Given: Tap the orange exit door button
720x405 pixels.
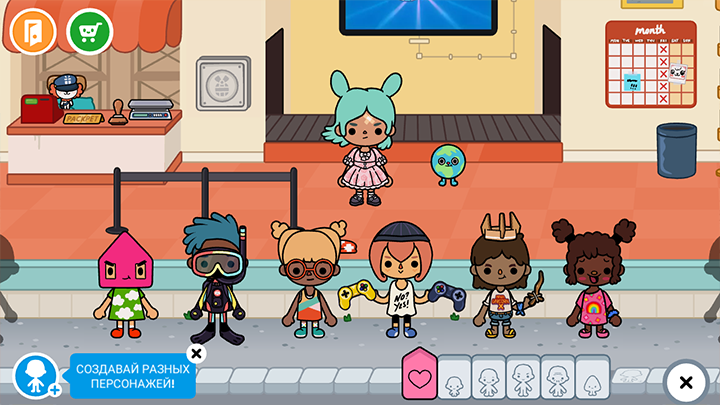Looking at the screenshot, I should coord(32,31).
